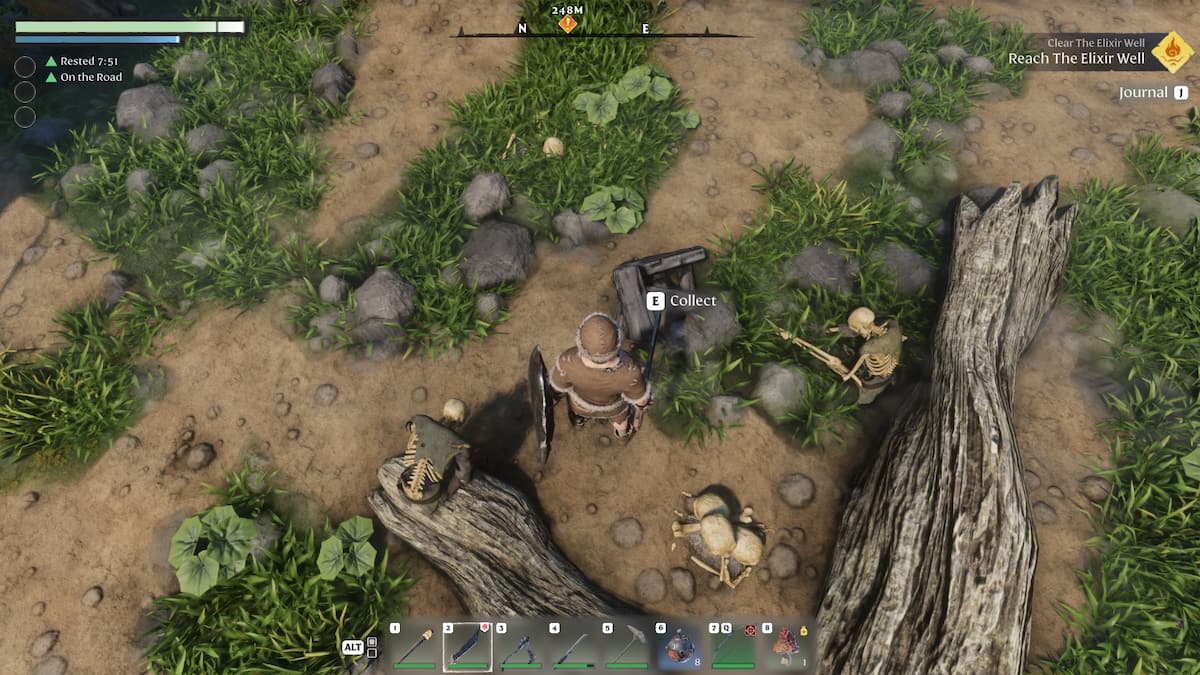This screenshot has width=1200, height=675.
Task: Choose the highlighted sword in slot 2
Action: [x=468, y=646]
